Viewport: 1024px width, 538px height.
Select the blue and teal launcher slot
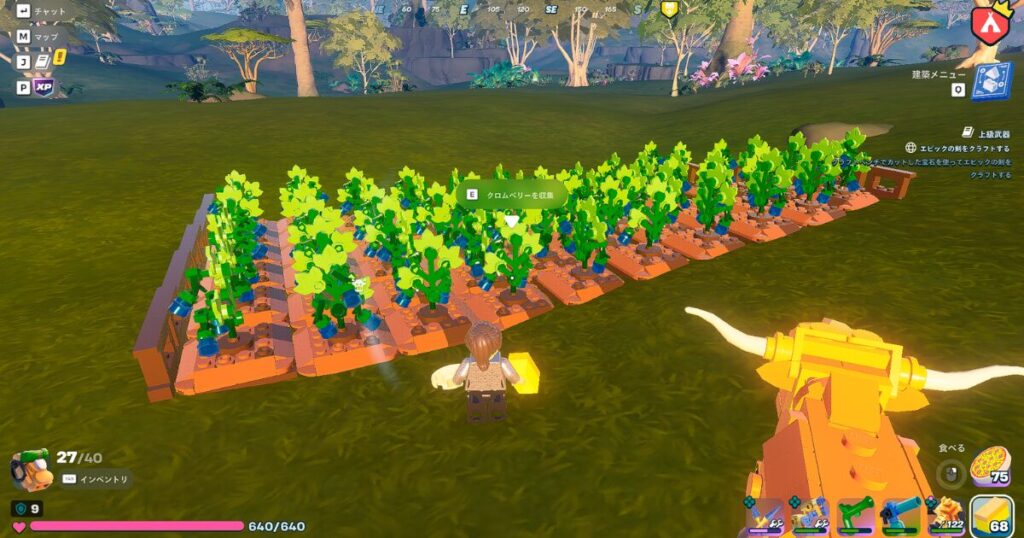(x=900, y=516)
